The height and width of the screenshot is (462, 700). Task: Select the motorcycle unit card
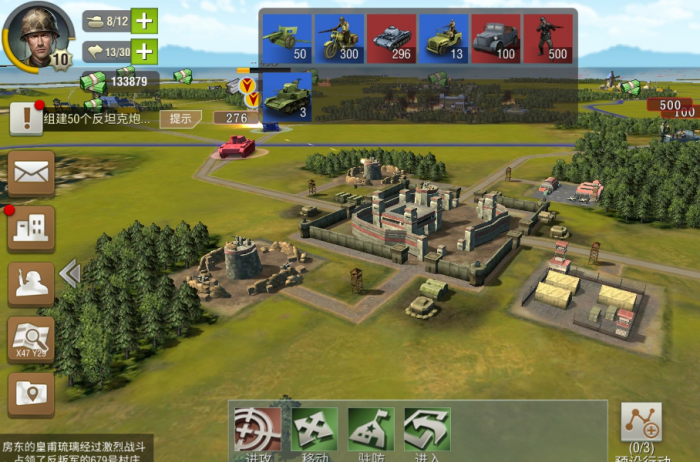[x=340, y=38]
